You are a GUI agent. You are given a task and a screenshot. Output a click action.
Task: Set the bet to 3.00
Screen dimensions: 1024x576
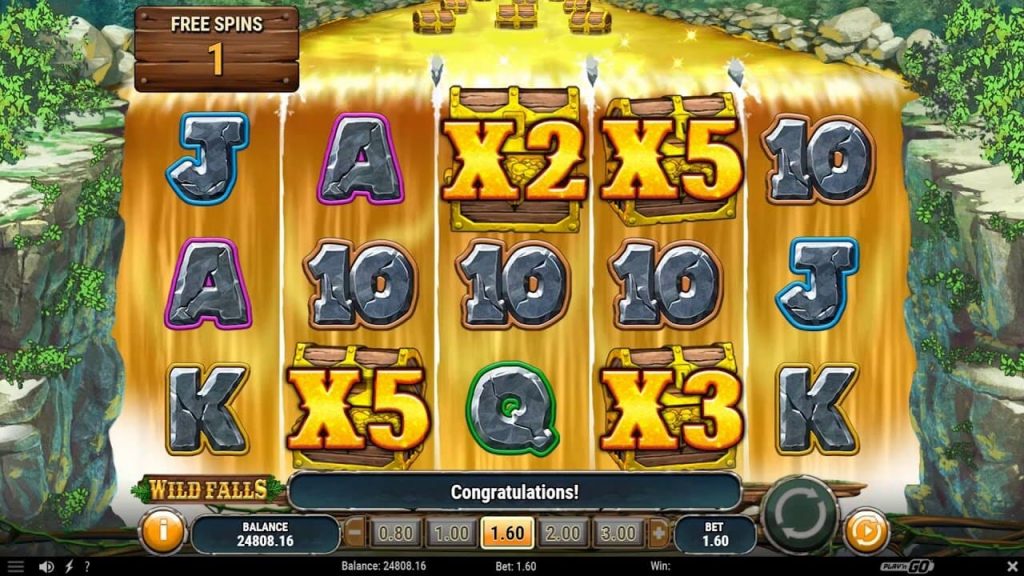tap(619, 533)
